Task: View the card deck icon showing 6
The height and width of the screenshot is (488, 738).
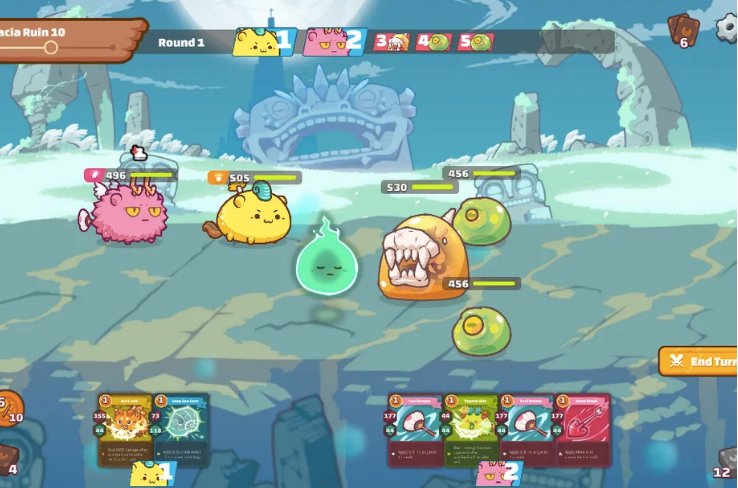Action: tap(682, 30)
